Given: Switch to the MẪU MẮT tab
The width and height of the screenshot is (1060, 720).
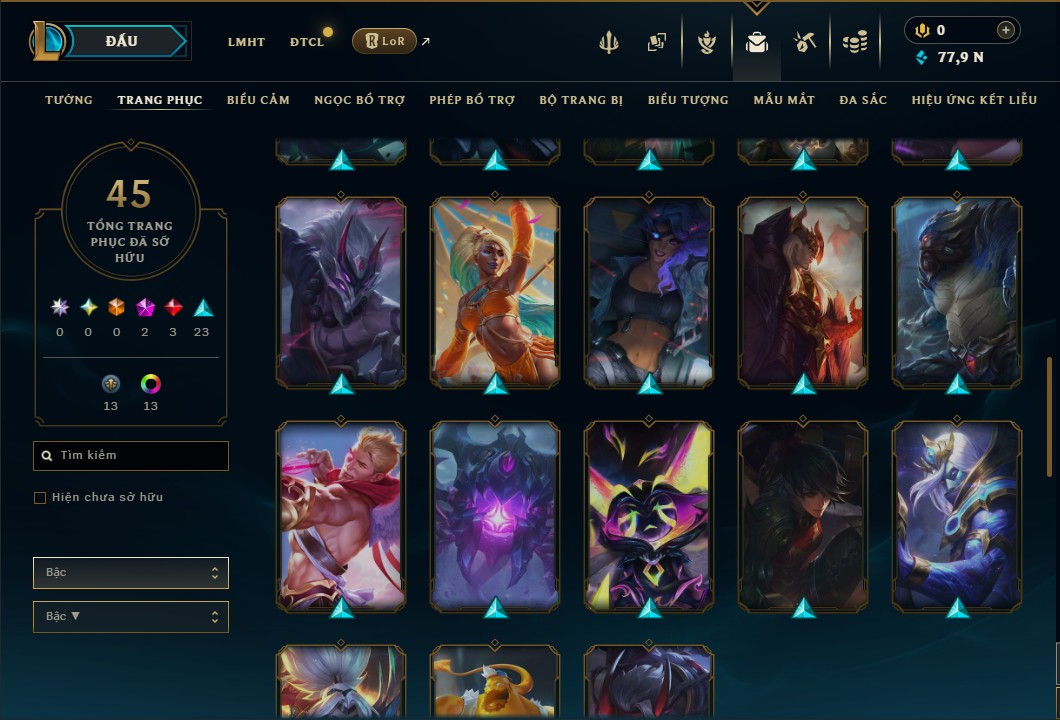Looking at the screenshot, I should (x=784, y=100).
